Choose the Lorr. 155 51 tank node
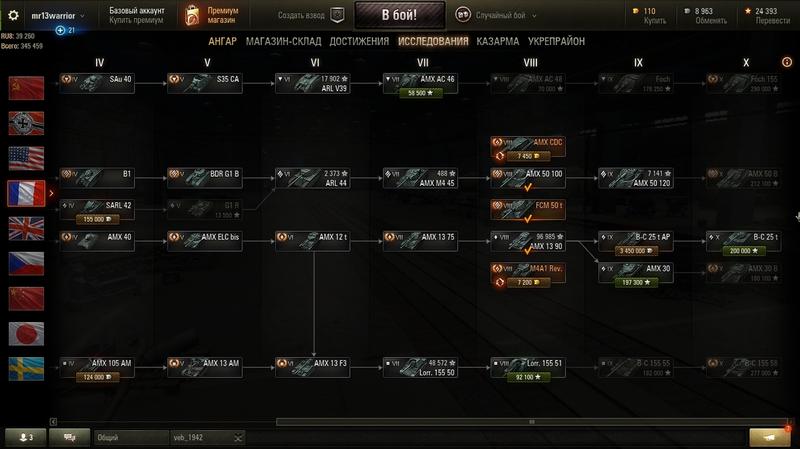The width and height of the screenshot is (800, 449). pos(530,365)
